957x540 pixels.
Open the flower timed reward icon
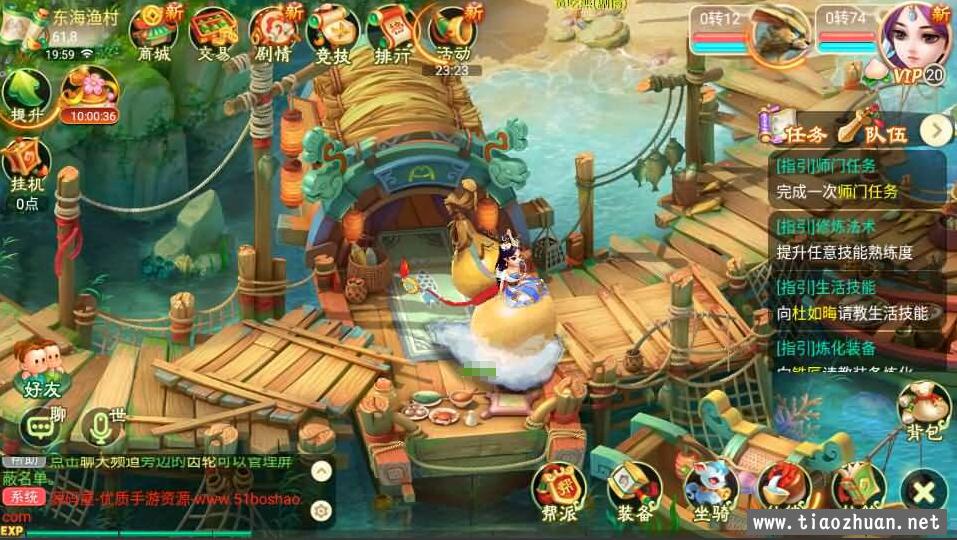[88, 93]
